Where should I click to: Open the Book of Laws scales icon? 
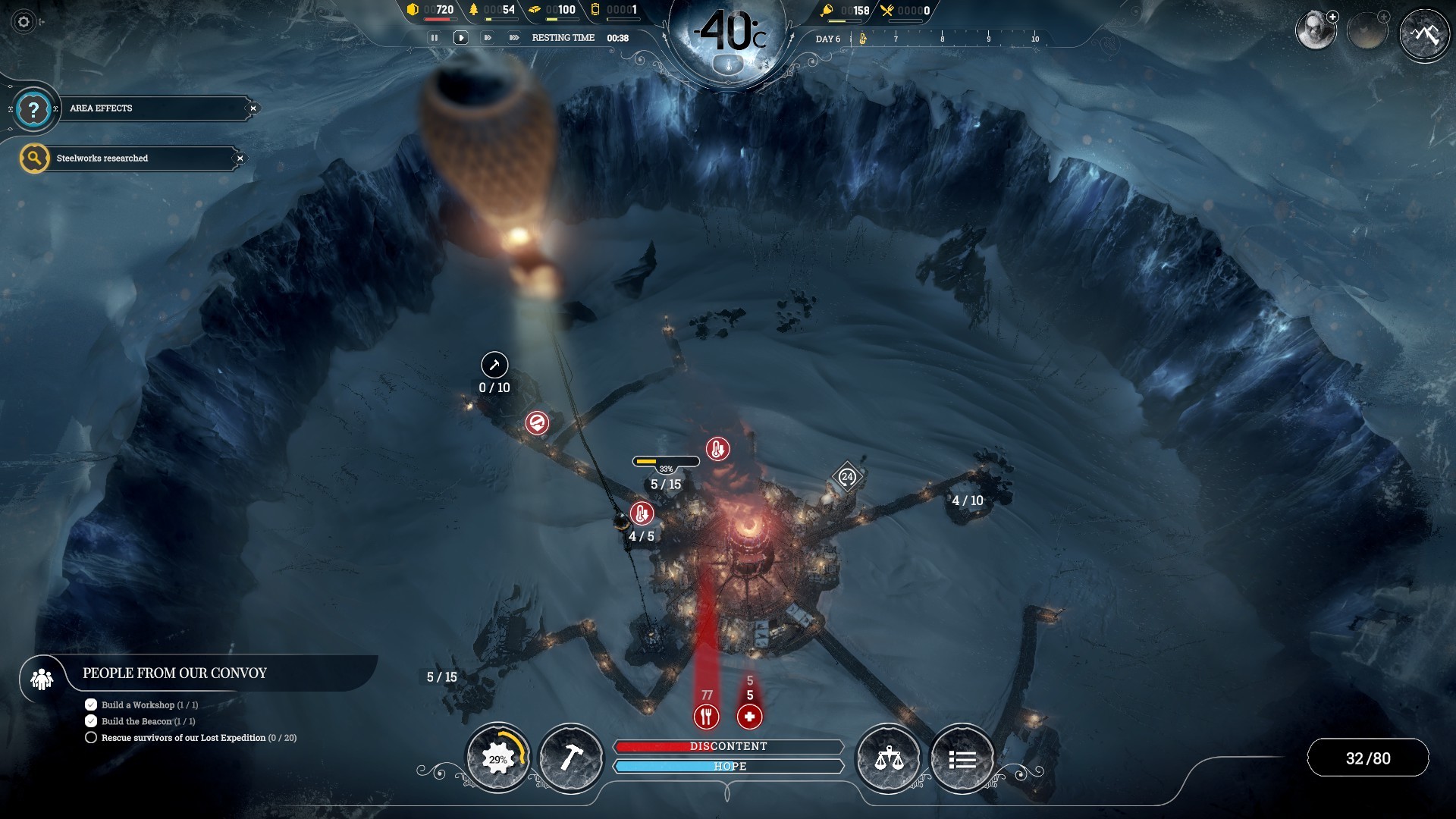coord(888,758)
